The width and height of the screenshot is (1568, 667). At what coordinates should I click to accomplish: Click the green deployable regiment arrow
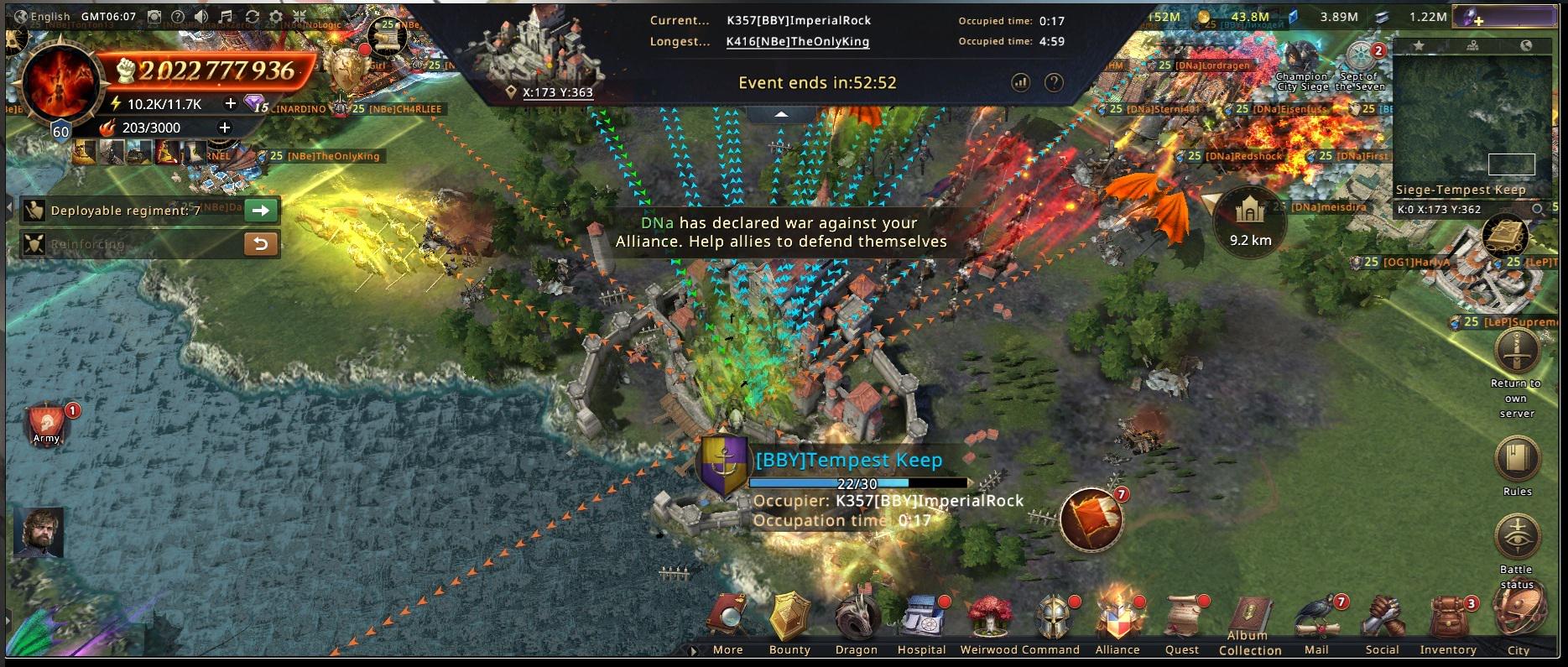[261, 211]
